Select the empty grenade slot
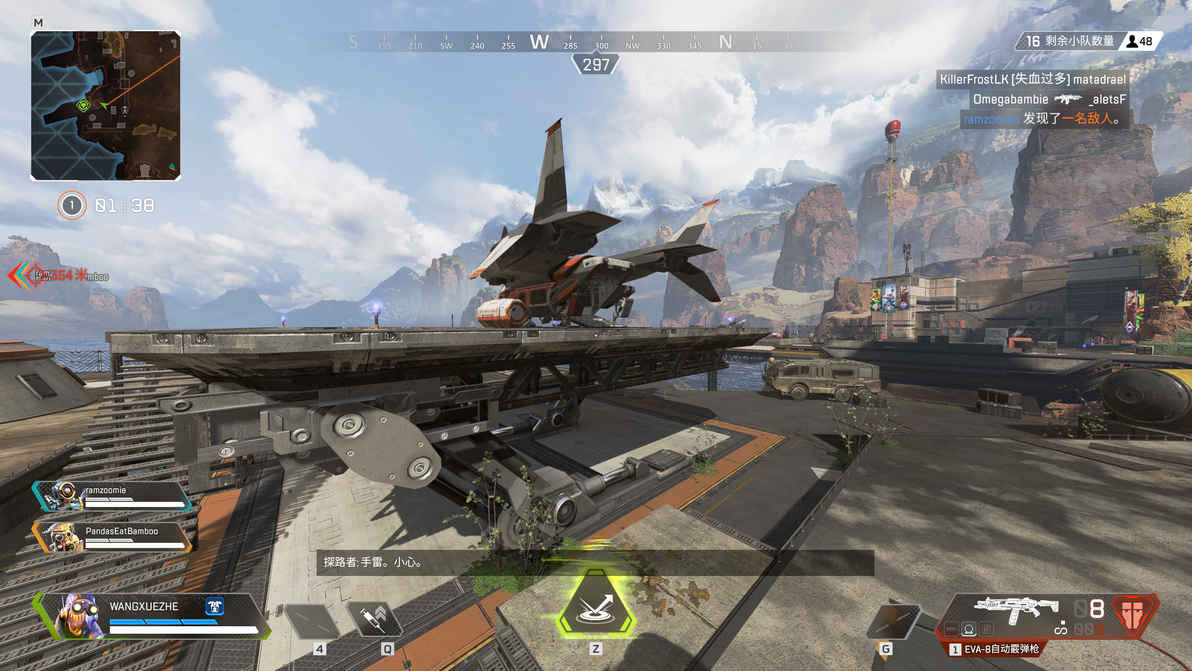 click(x=892, y=621)
